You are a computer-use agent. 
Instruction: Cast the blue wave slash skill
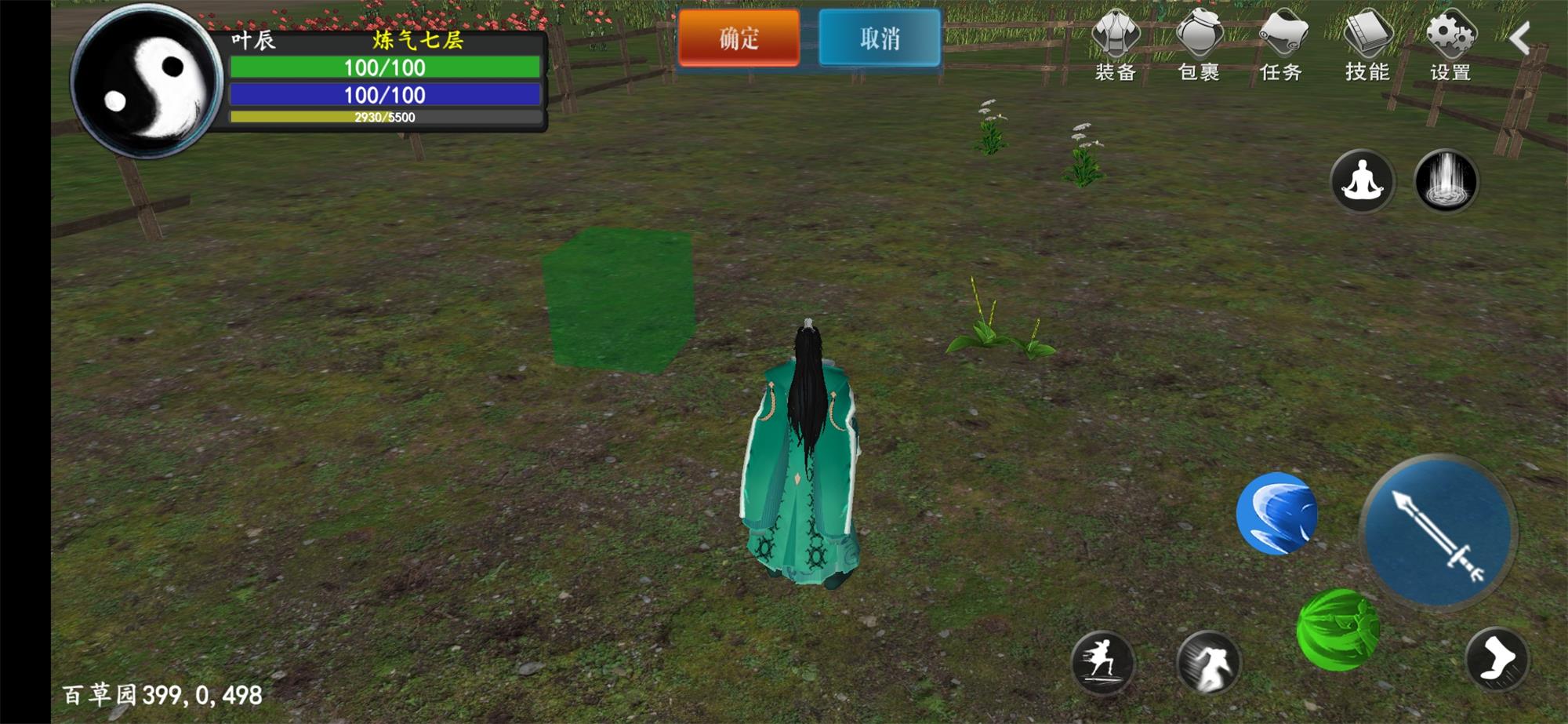1276,514
